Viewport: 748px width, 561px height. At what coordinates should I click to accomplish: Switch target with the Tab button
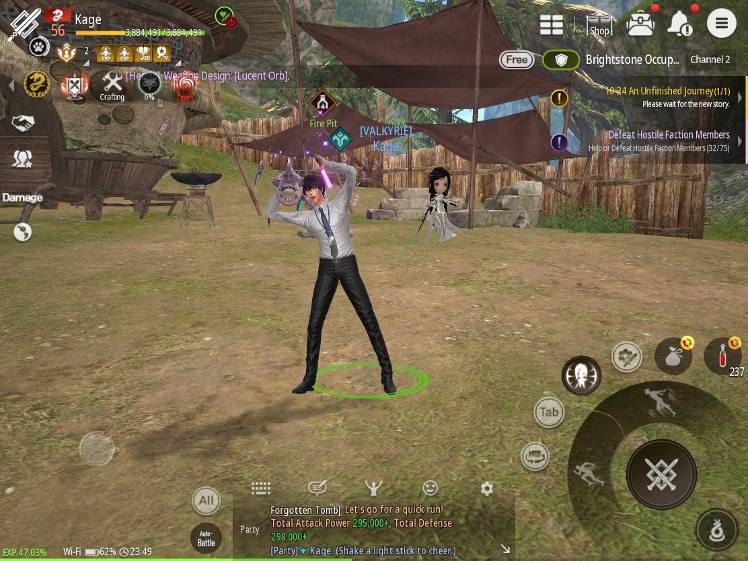coord(548,412)
